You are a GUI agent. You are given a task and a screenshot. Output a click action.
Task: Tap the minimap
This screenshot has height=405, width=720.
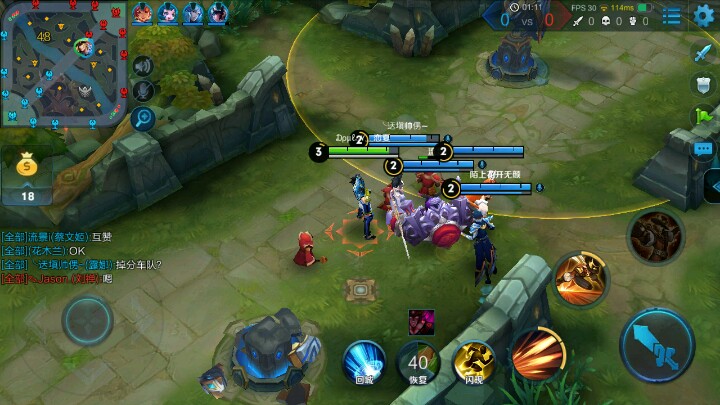[x=64, y=65]
